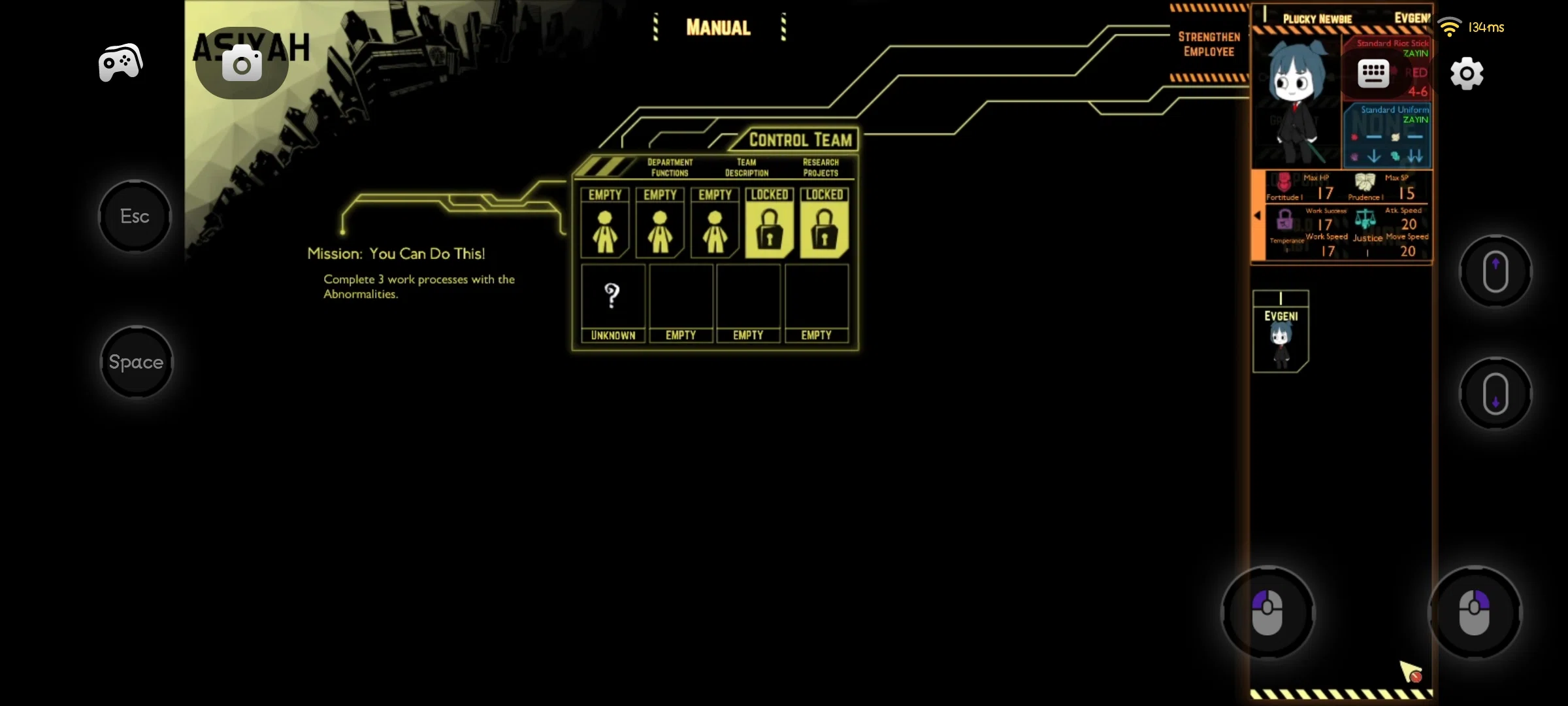Image resolution: width=1568 pixels, height=706 pixels.
Task: Click the scroll-up mouse overlay control
Action: [1496, 270]
